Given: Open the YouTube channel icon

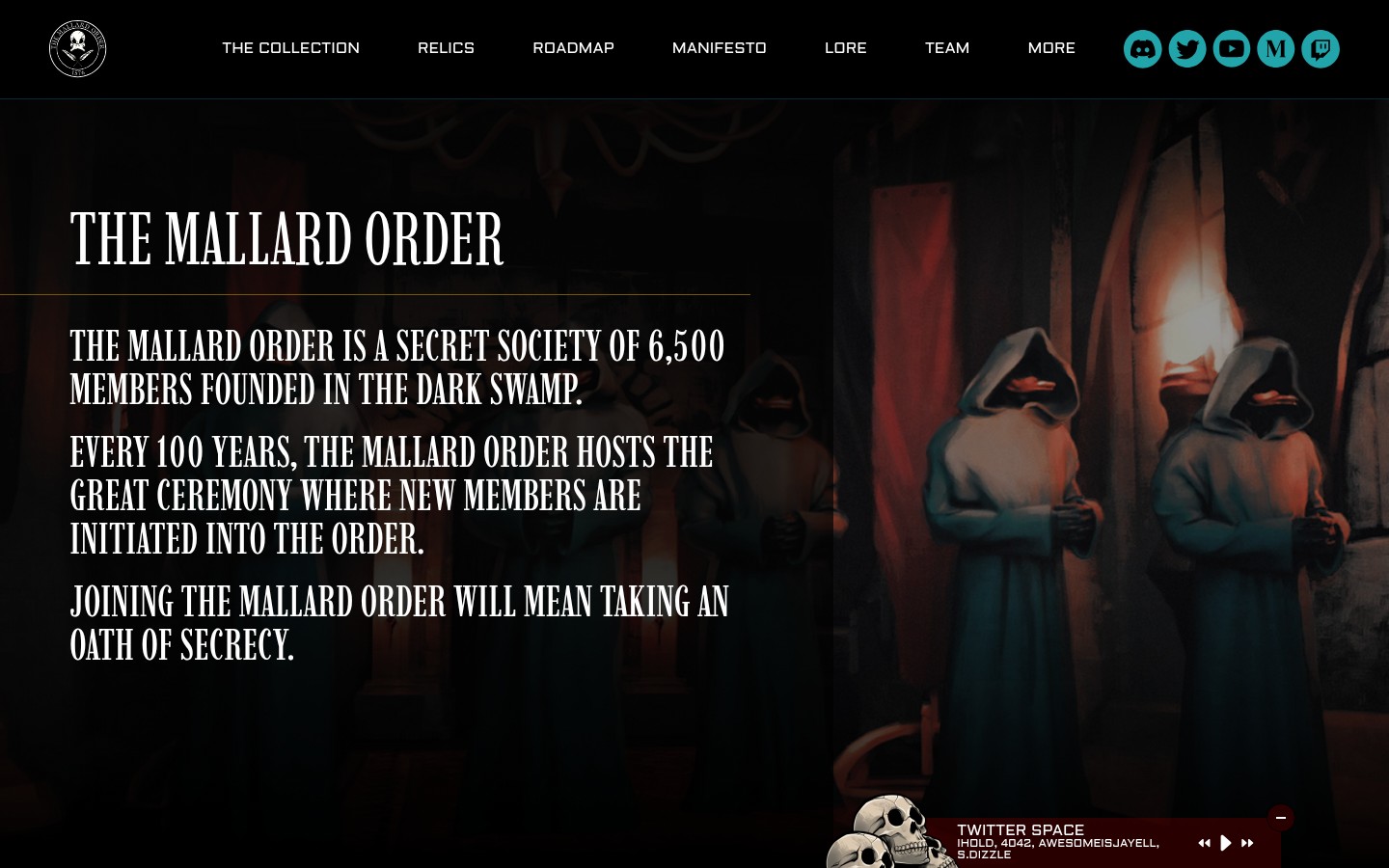Looking at the screenshot, I should pyautogui.click(x=1231, y=48).
